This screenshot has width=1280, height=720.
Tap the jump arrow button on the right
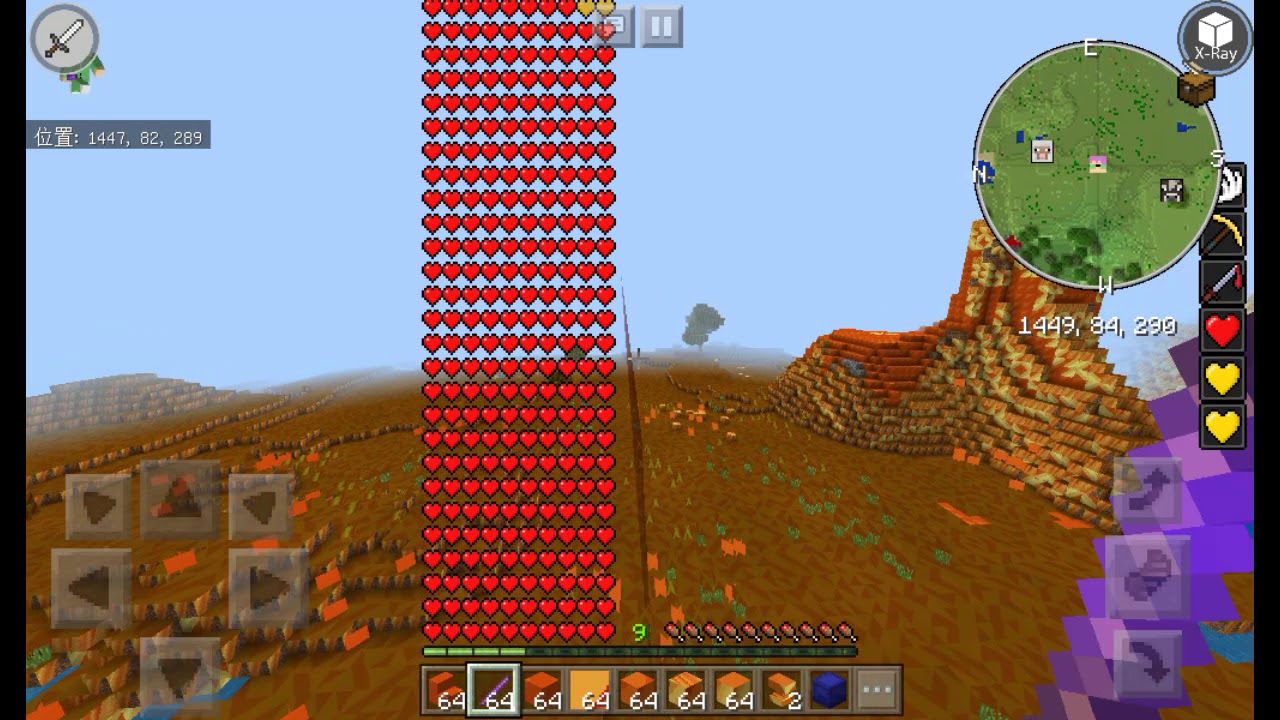[1148, 490]
